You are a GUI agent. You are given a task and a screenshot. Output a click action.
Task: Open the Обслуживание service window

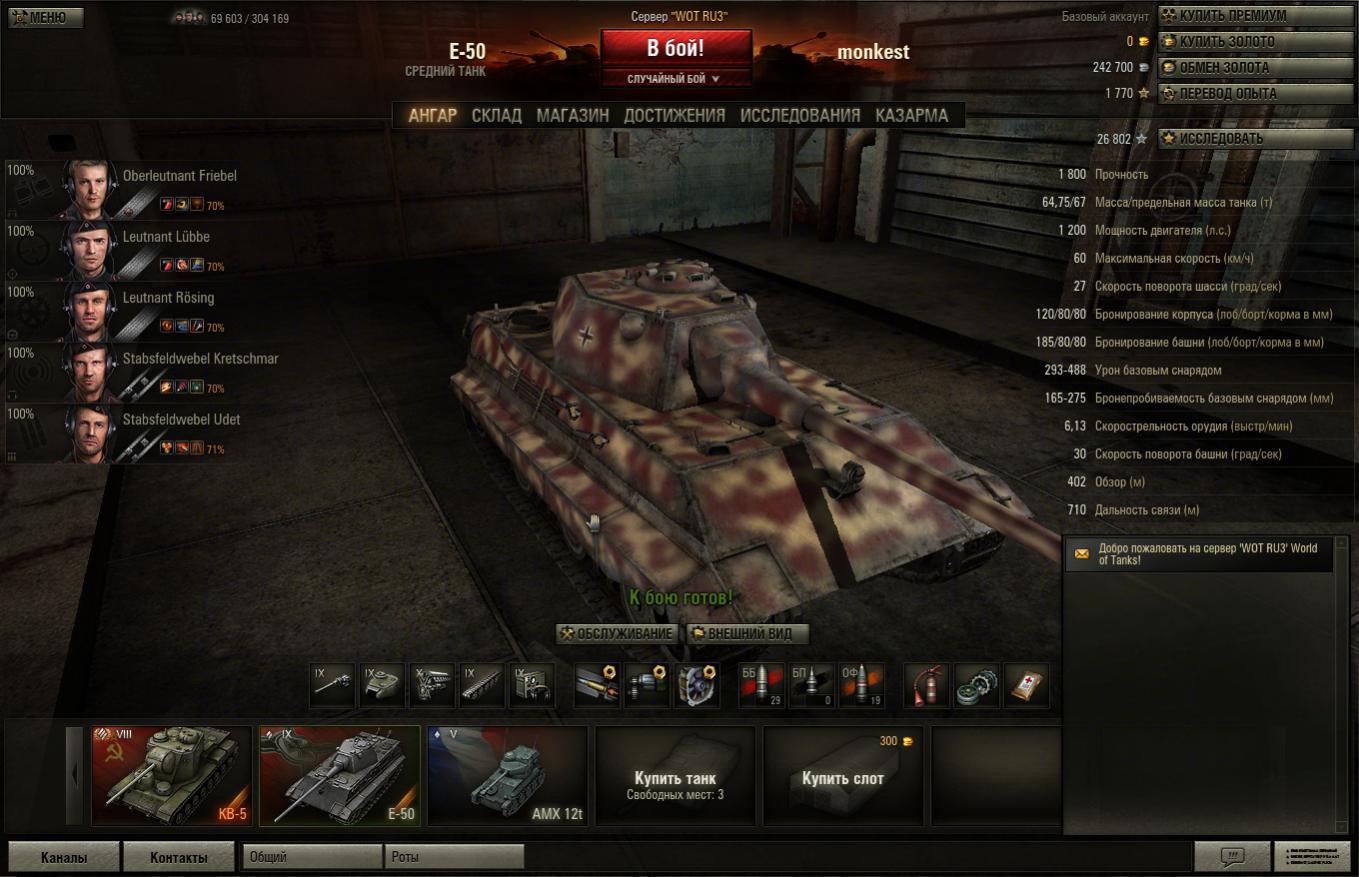[617, 634]
